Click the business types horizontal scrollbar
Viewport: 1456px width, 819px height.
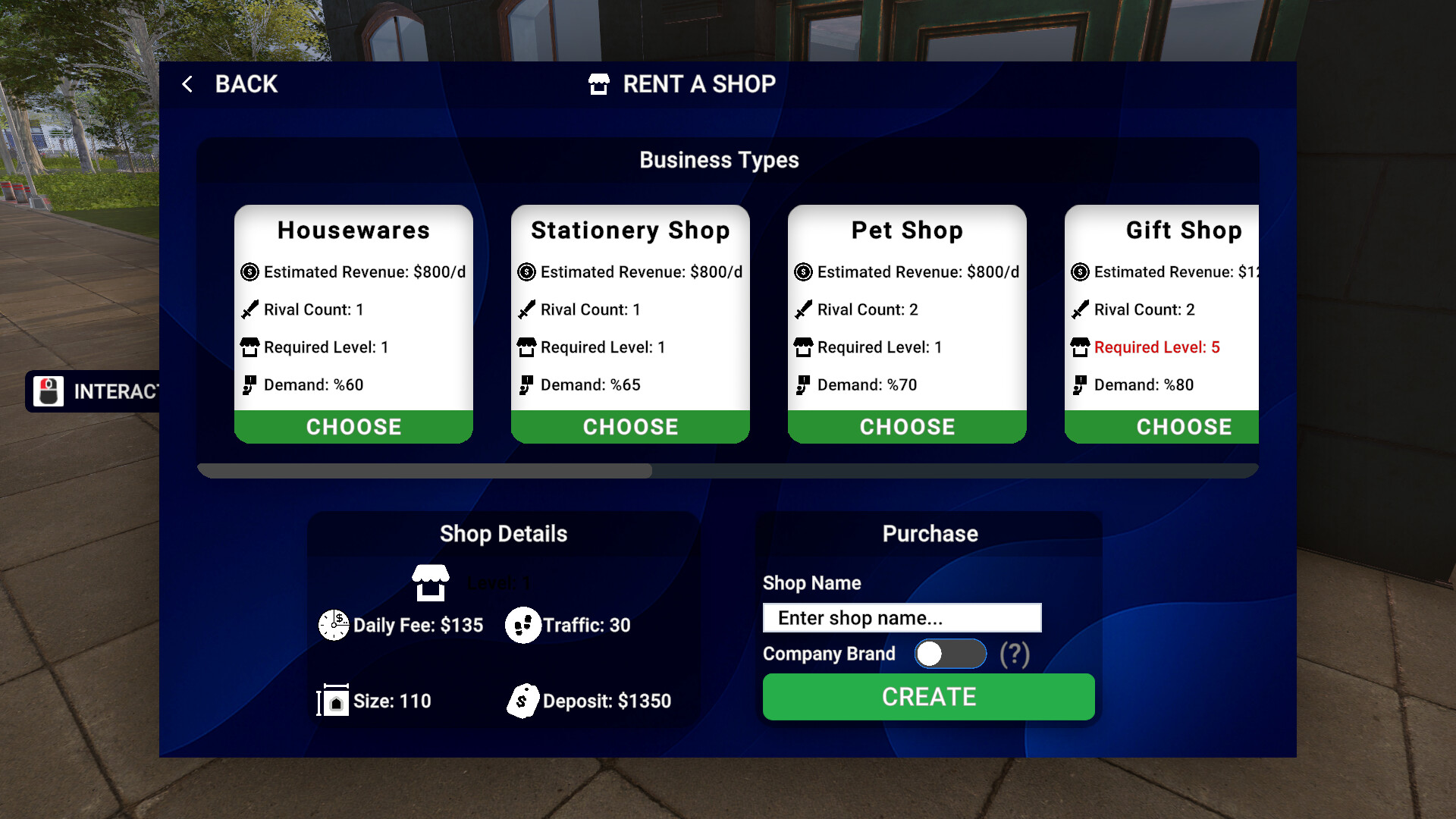[x=425, y=471]
